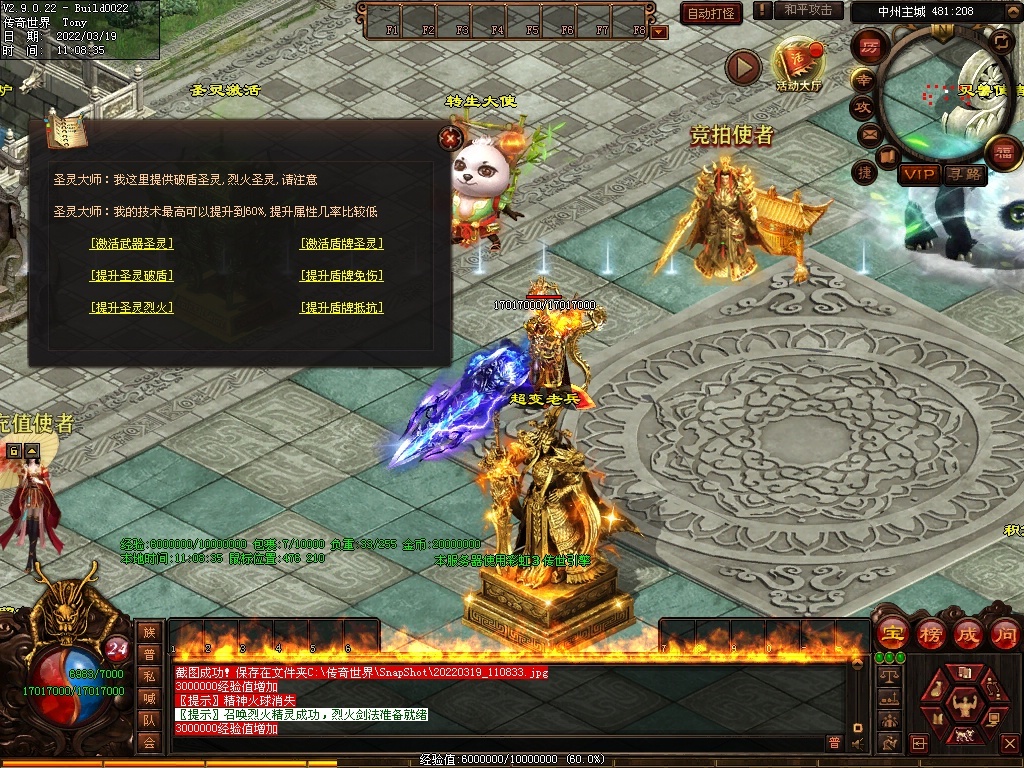The image size is (1024, 768).
Task: Click the circular minimap
Action: coord(945,95)
